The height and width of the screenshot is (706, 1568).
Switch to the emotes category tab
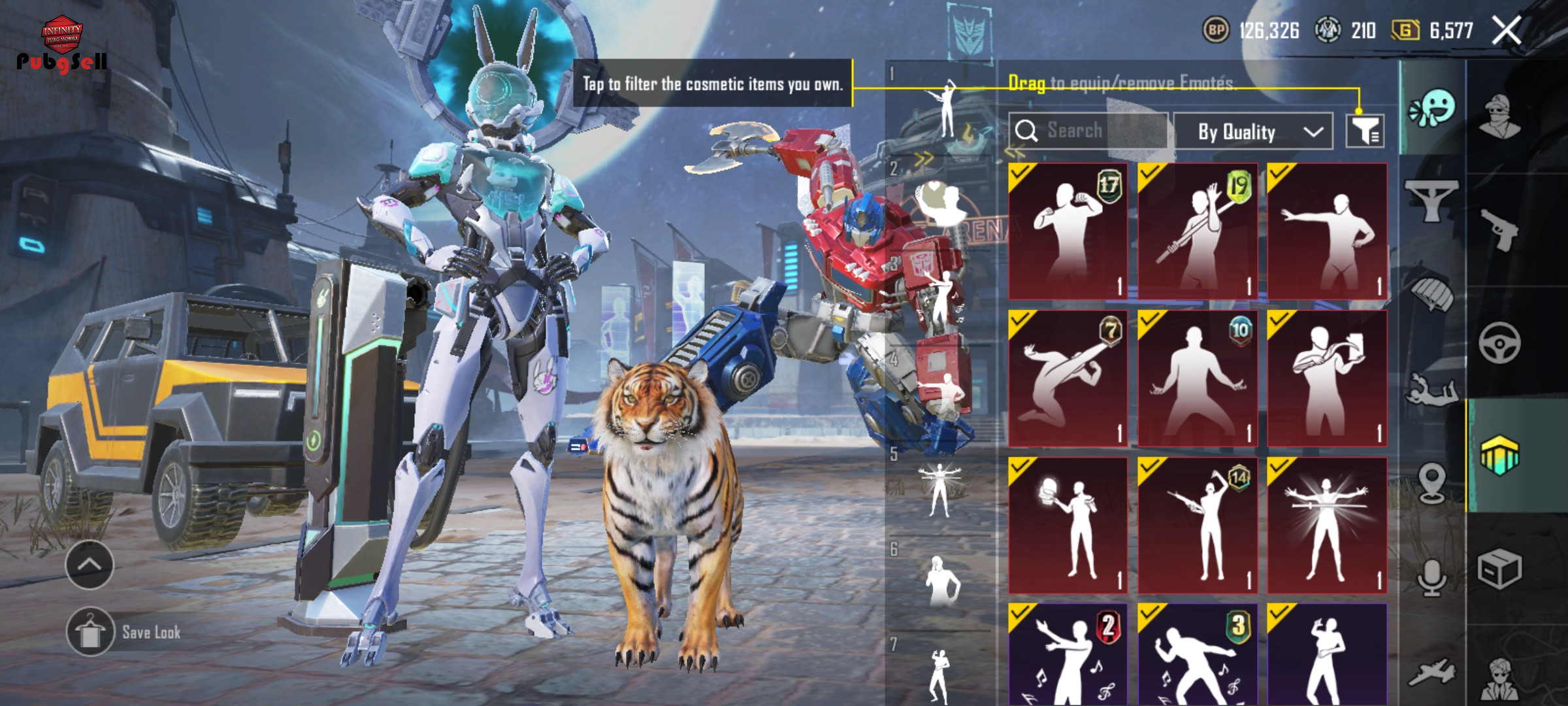[1432, 108]
